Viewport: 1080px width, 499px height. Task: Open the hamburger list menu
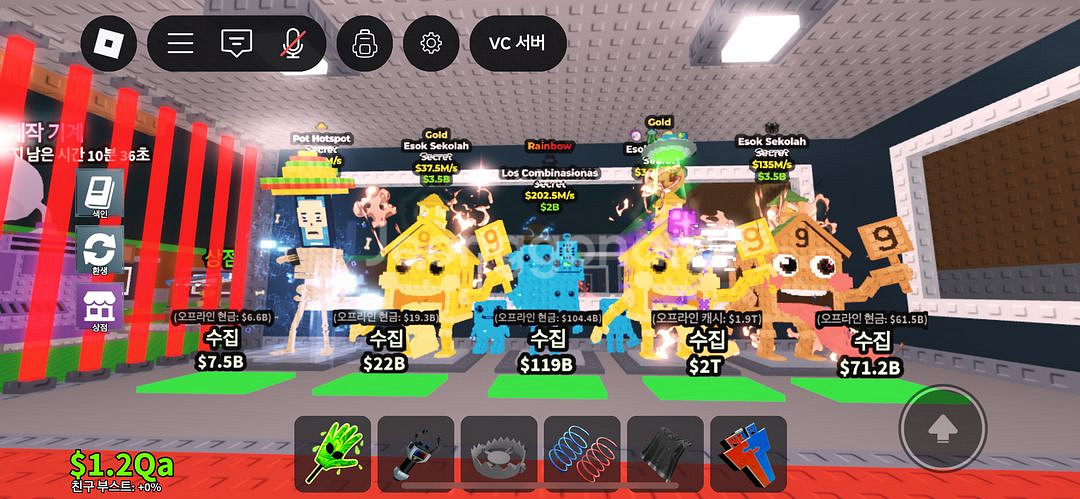pos(180,44)
